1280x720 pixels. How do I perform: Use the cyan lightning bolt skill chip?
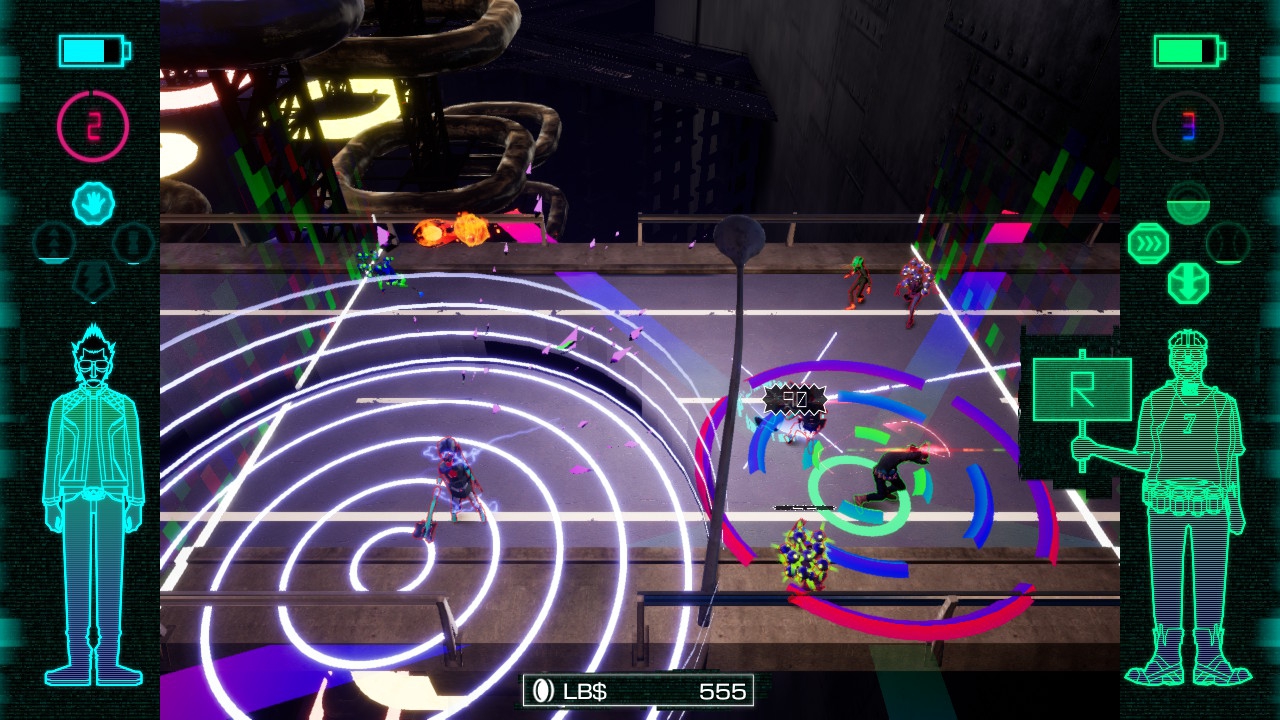tap(93, 281)
